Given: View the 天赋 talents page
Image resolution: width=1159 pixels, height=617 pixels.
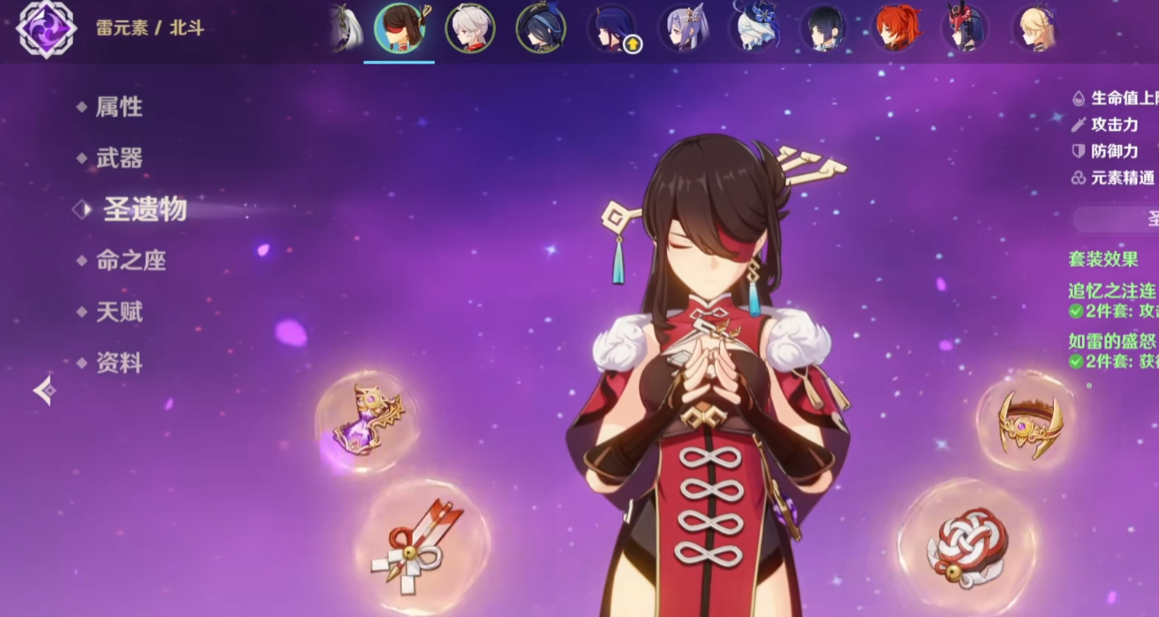Looking at the screenshot, I should [x=118, y=312].
